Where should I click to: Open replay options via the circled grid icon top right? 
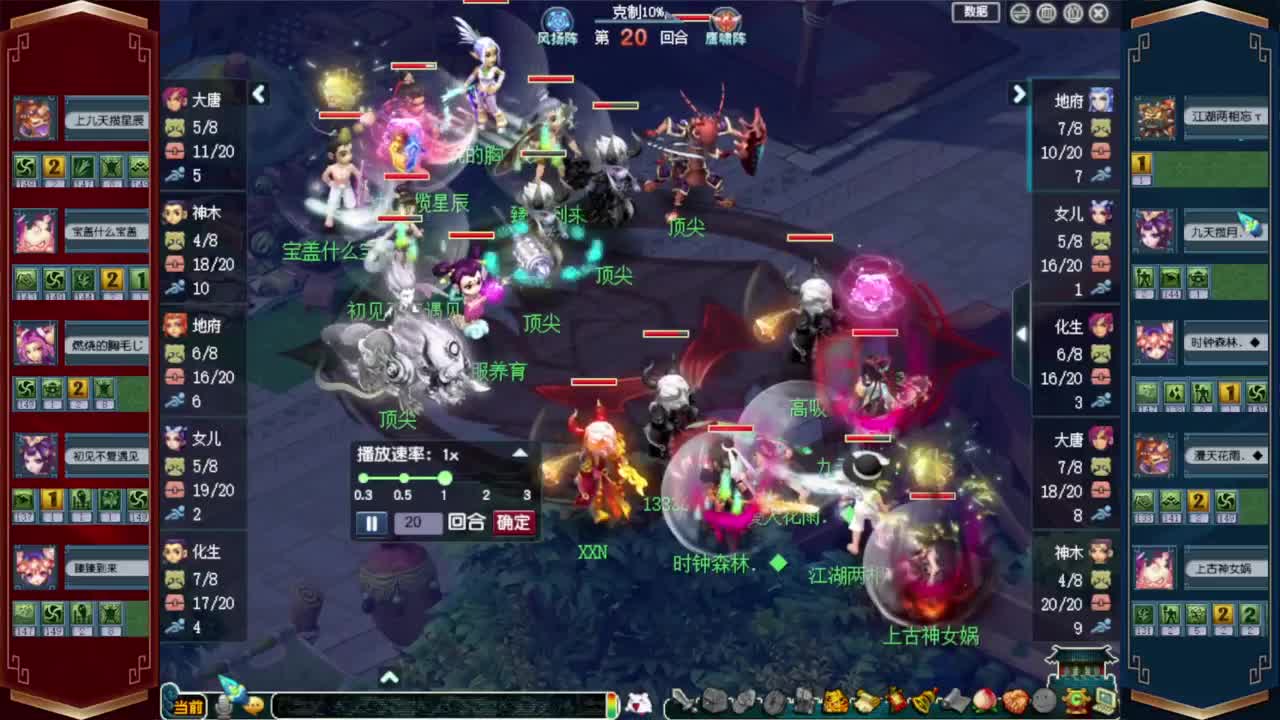[1047, 12]
